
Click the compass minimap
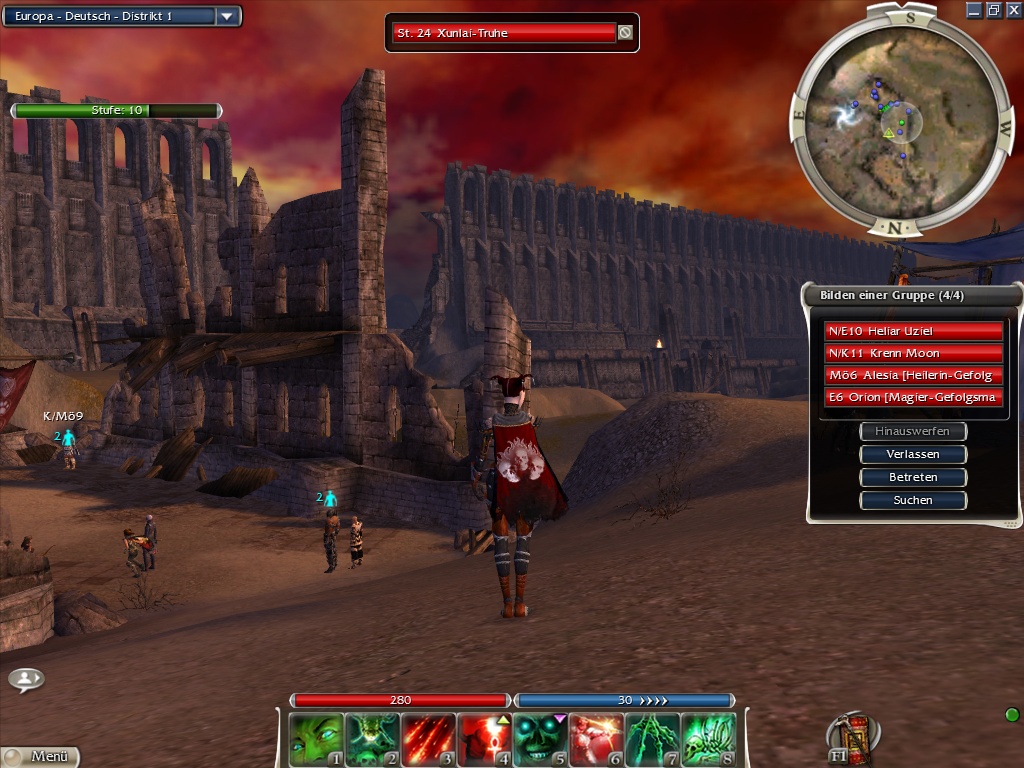(x=897, y=121)
